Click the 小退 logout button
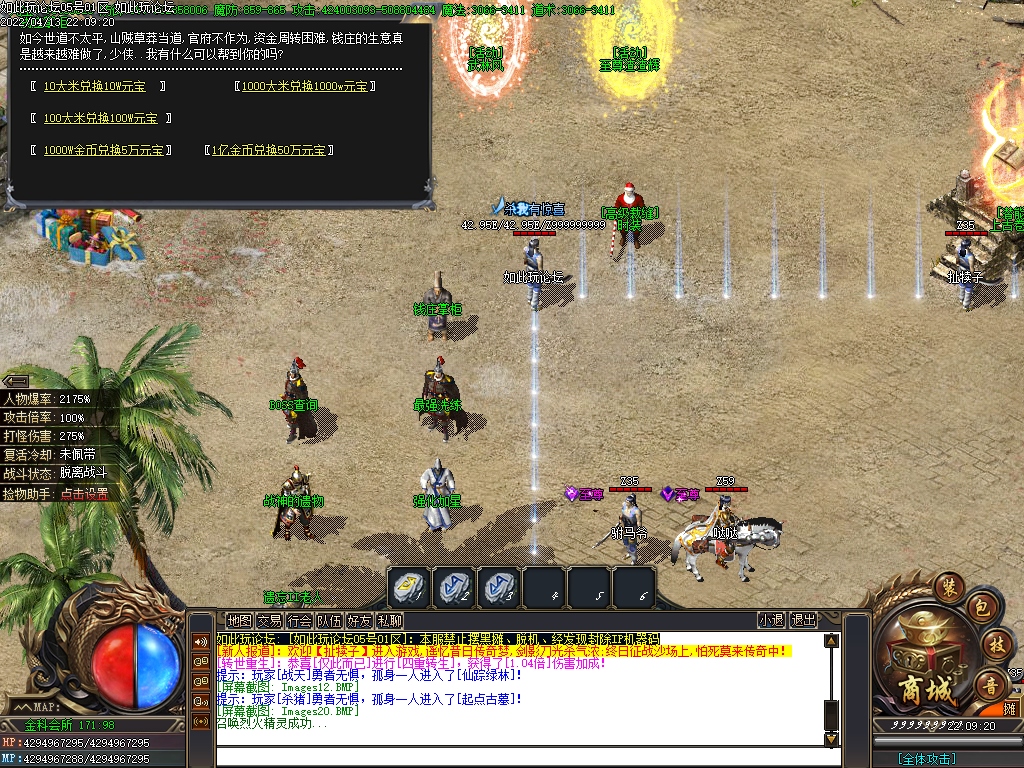The height and width of the screenshot is (768, 1024). pos(771,621)
